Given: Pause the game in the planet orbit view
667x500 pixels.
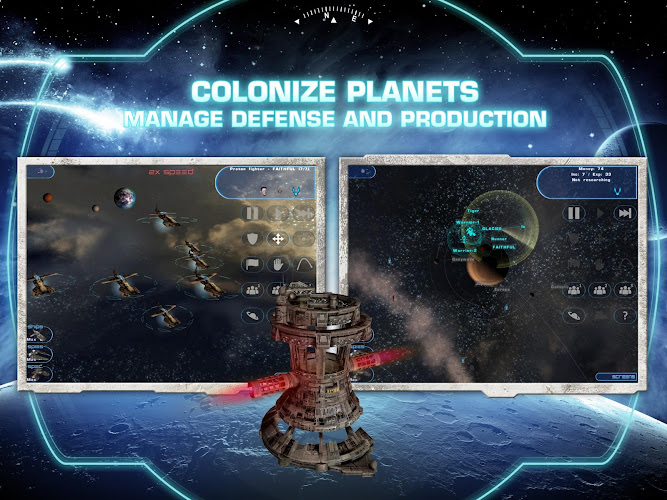Looking at the screenshot, I should click(574, 213).
